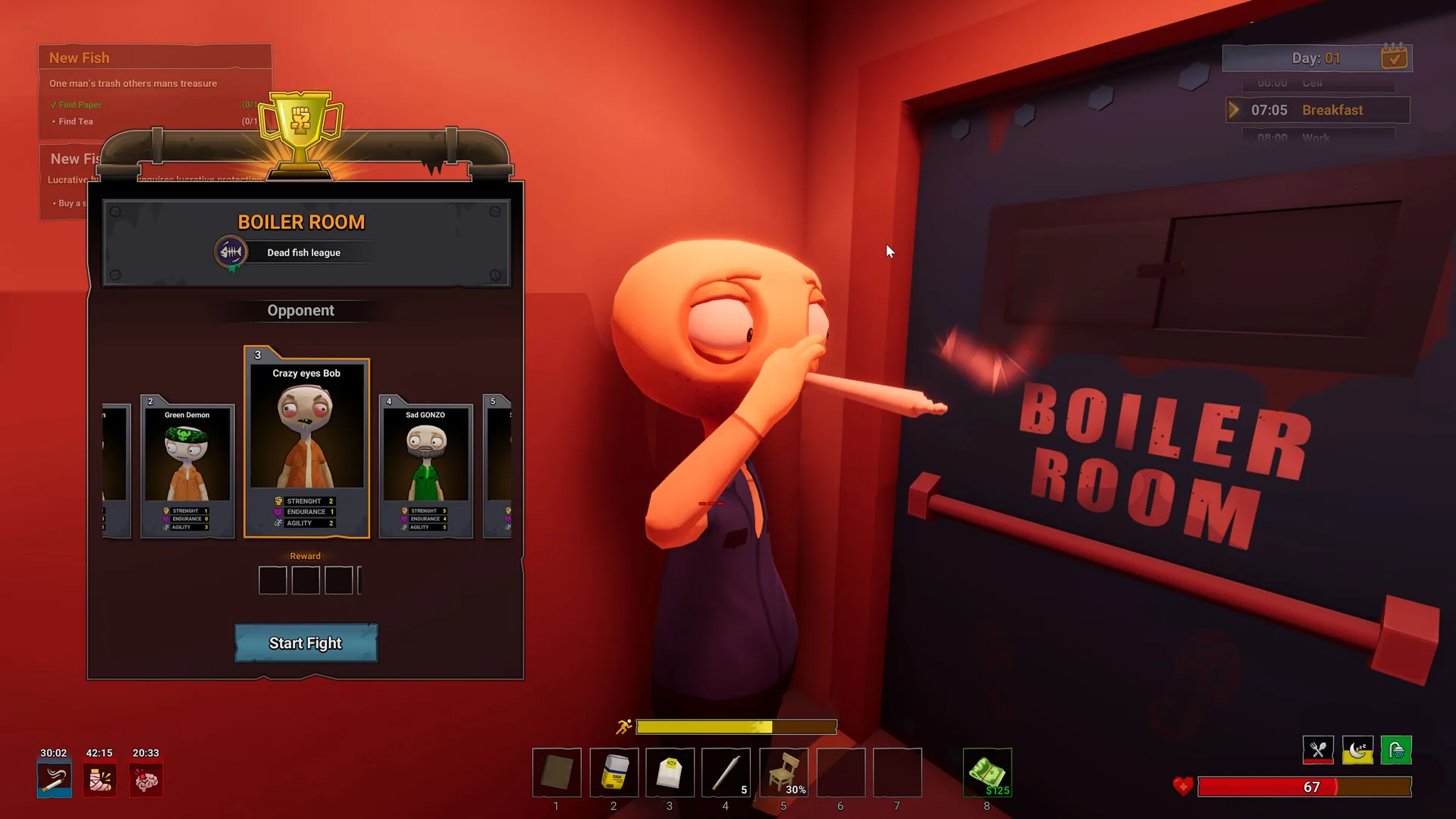Image resolution: width=1456 pixels, height=819 pixels.
Task: Click the sleep moon indicator
Action: pyautogui.click(x=1357, y=749)
